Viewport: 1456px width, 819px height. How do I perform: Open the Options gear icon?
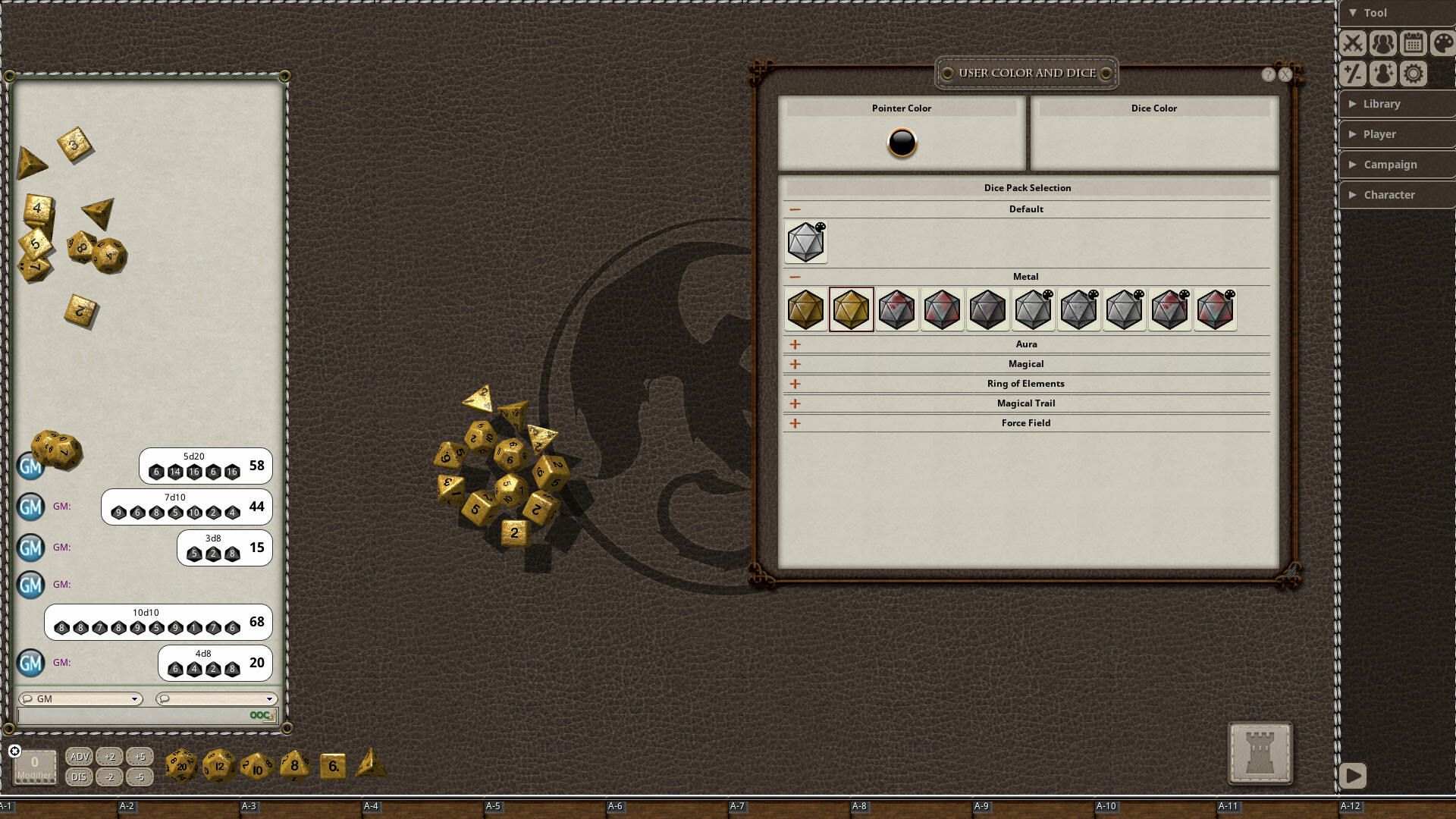click(1414, 74)
